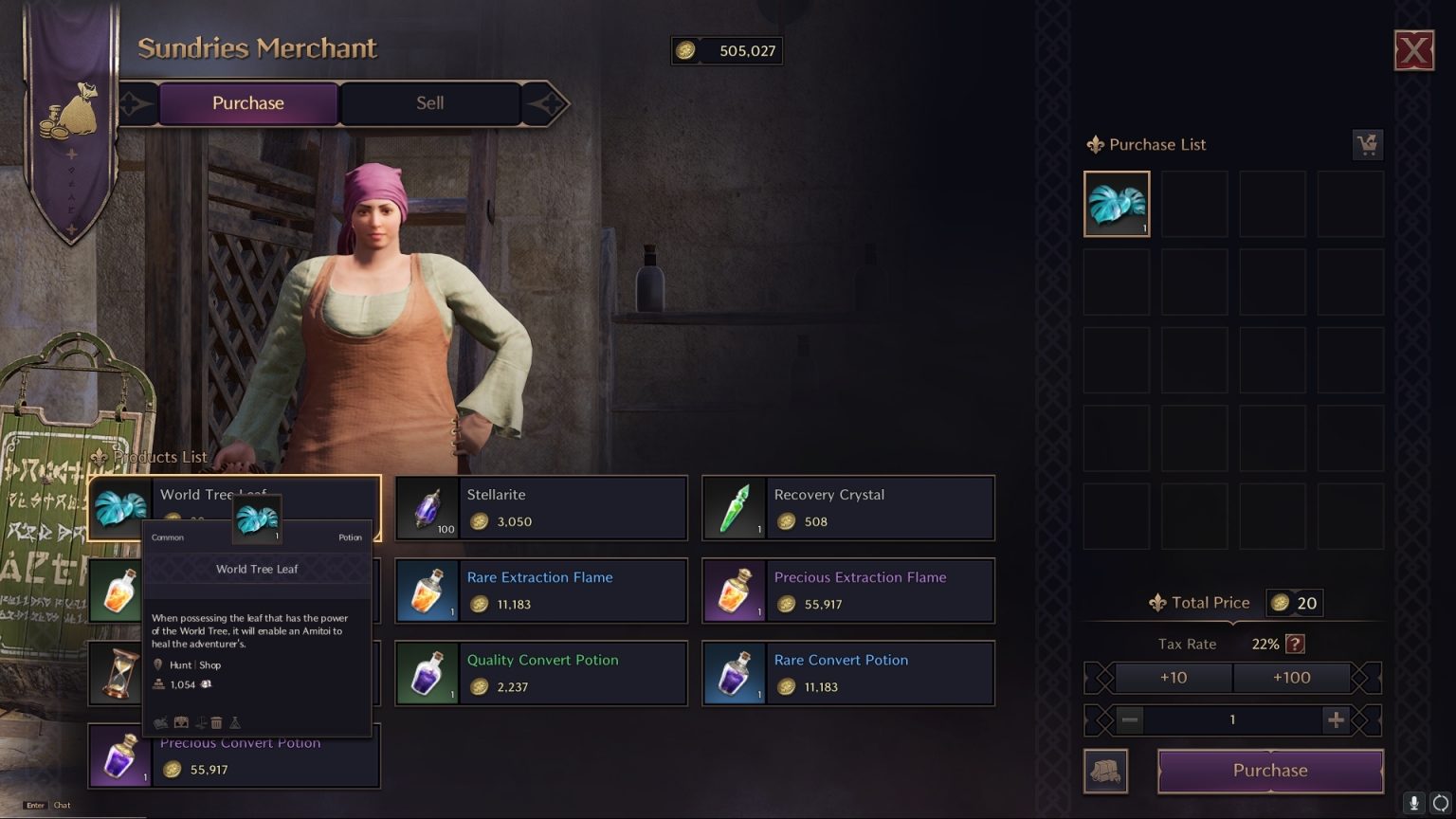Image resolution: width=1456 pixels, height=819 pixels.
Task: Click the Rare Extraction Flame item icon
Action: (428, 590)
